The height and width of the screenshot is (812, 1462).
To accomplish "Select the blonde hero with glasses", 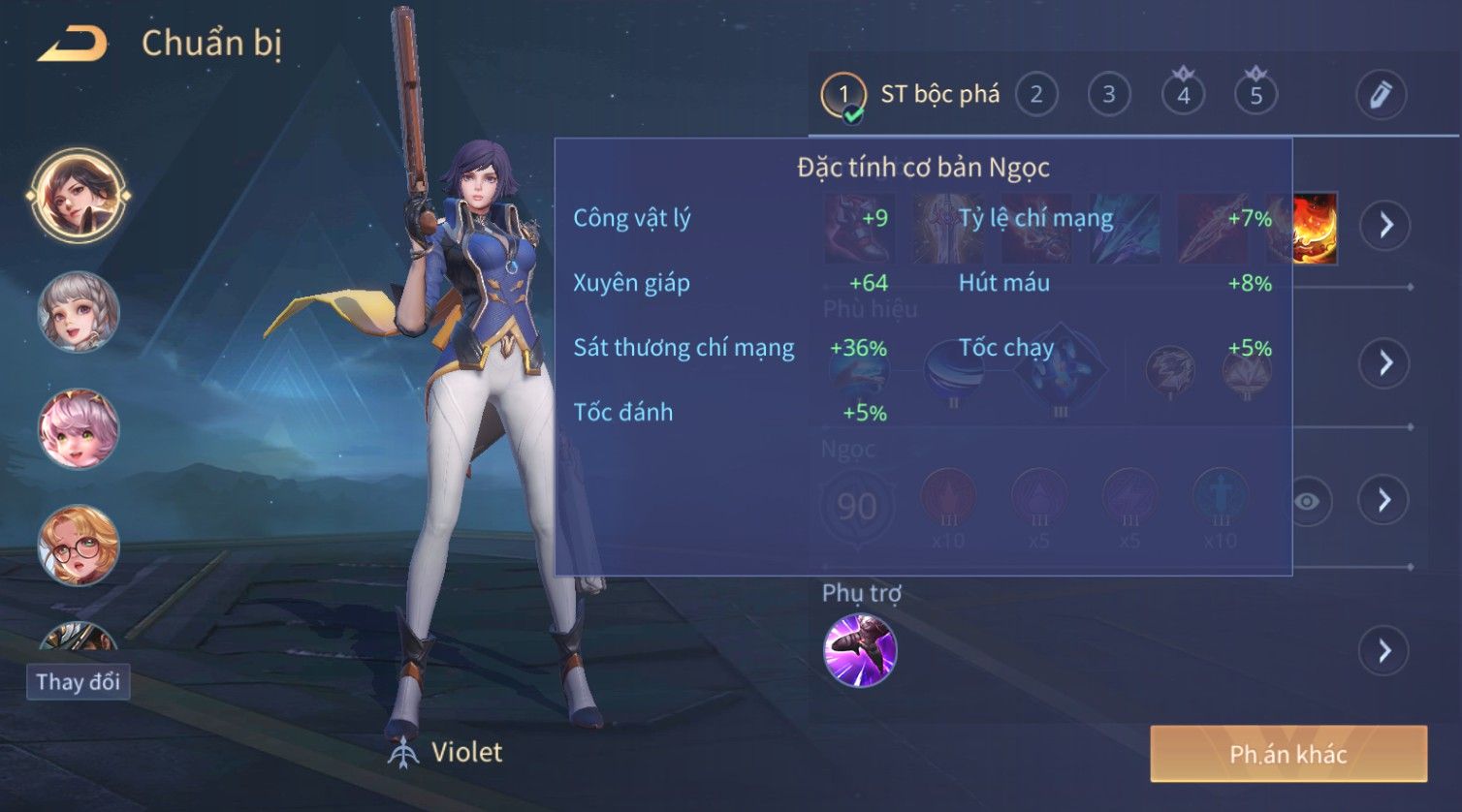I will [78, 545].
